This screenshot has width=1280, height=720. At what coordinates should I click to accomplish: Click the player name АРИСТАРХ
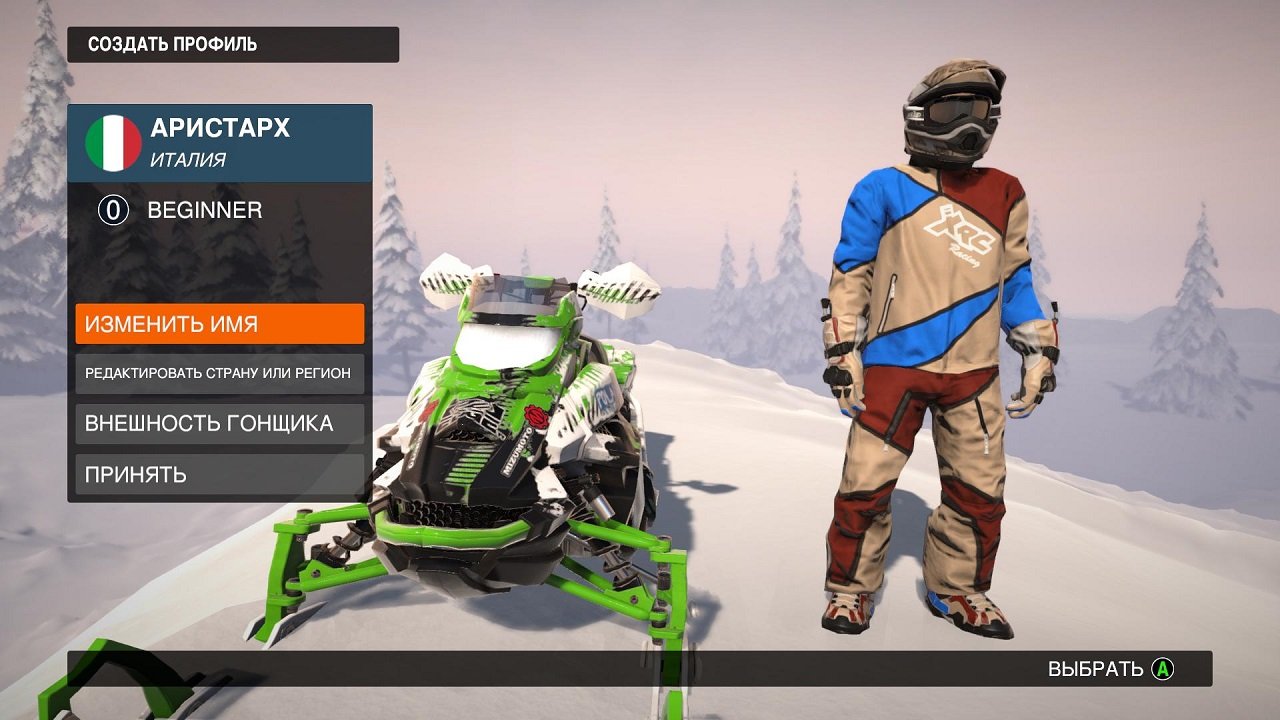point(220,128)
